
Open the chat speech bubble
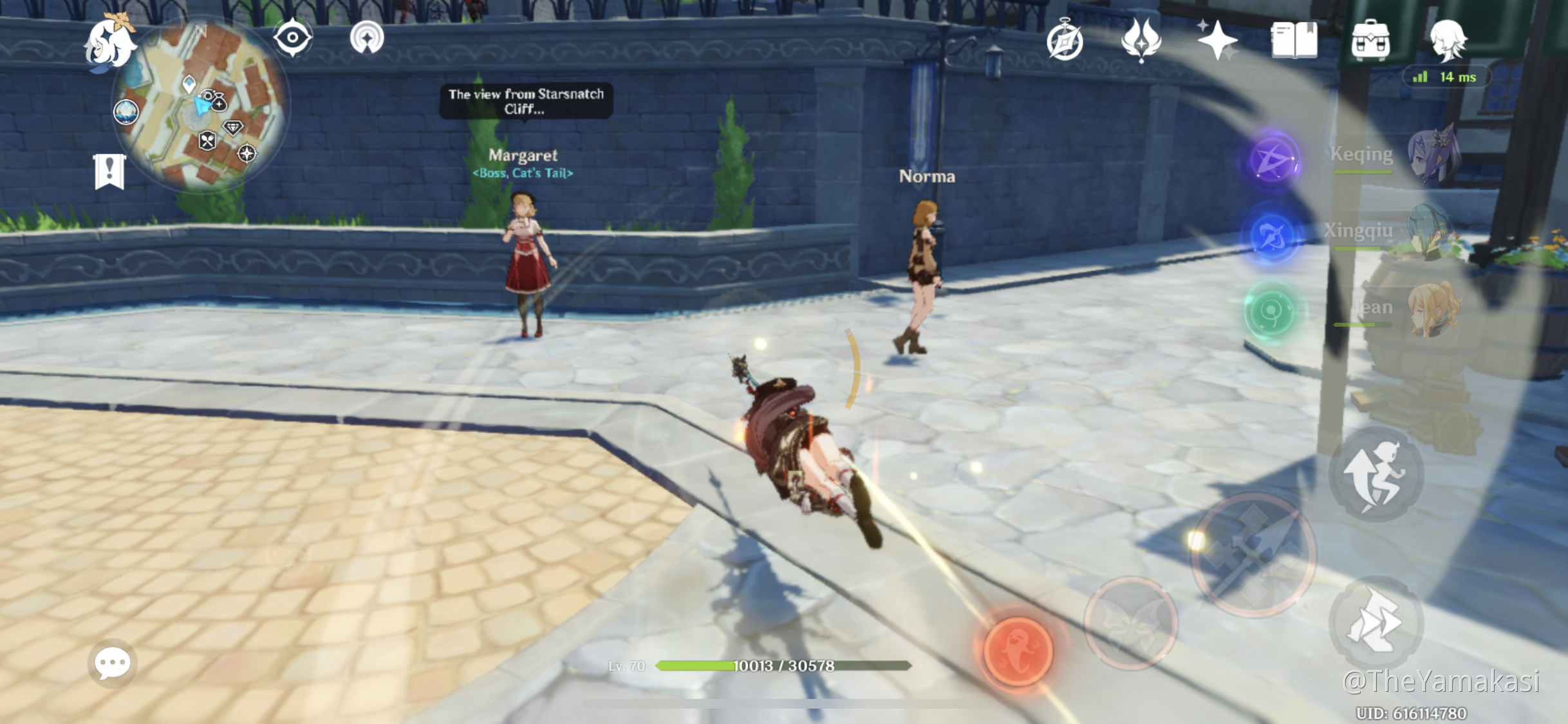[x=113, y=664]
